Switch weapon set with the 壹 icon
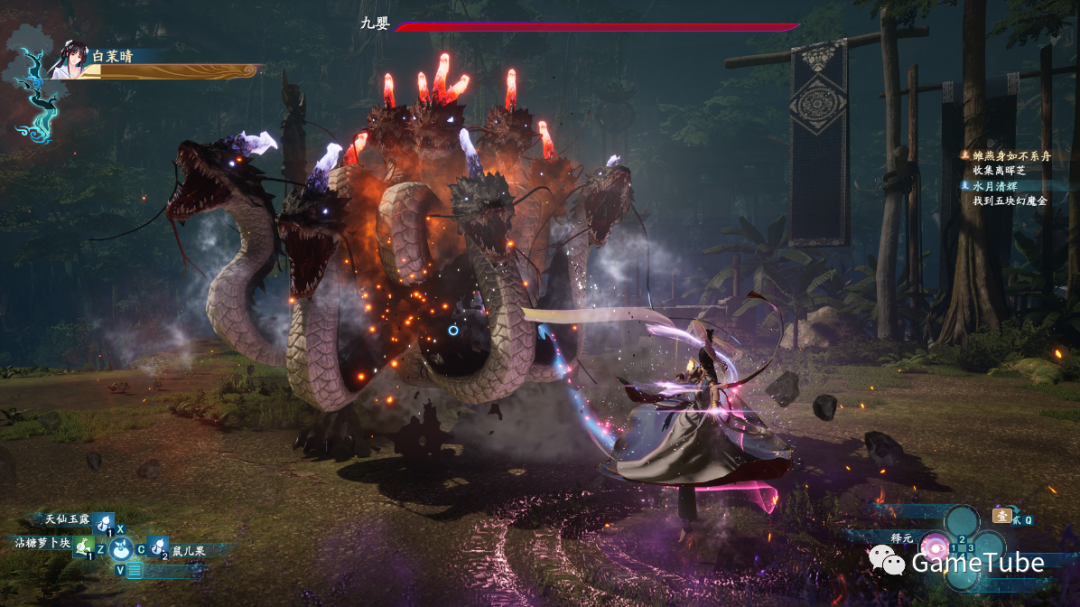The height and width of the screenshot is (607, 1080). click(1001, 515)
